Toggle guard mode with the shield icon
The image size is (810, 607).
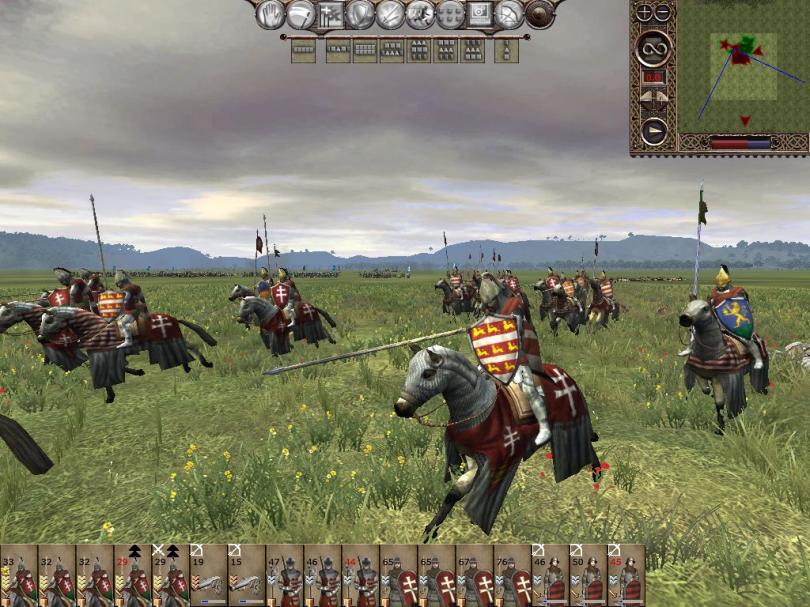click(359, 15)
